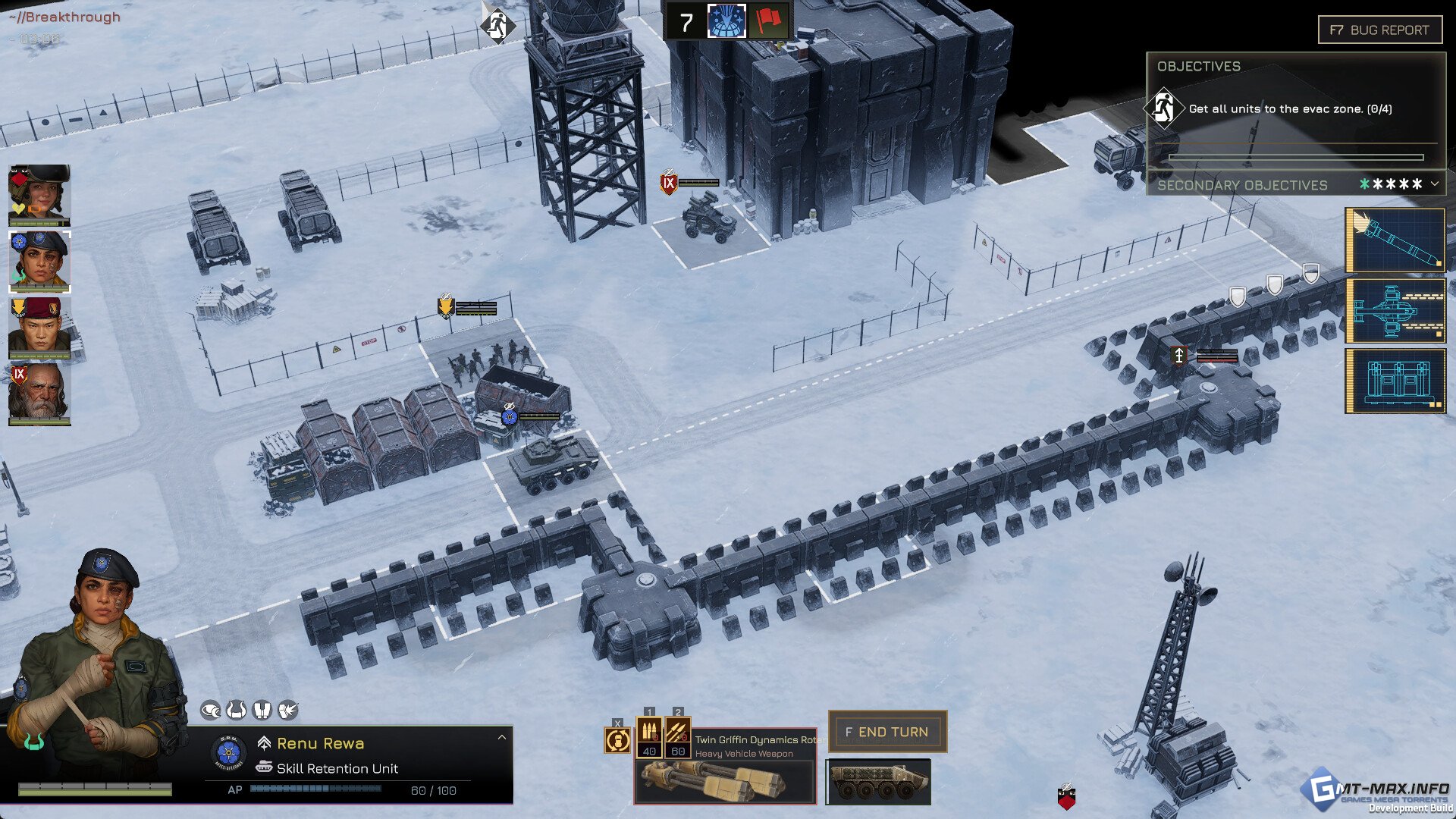The image size is (1456, 819).
Task: Activate the gunship strafing run support
Action: [1395, 310]
